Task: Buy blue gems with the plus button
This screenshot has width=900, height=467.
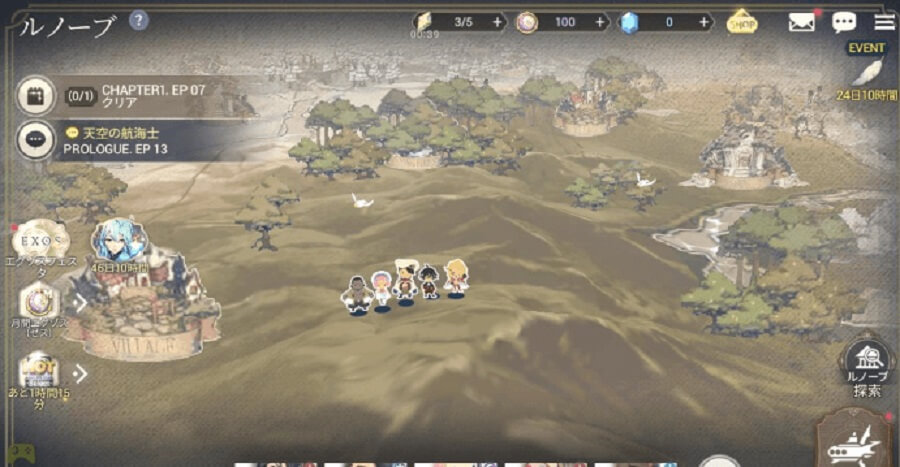Action: pyautogui.click(x=704, y=22)
